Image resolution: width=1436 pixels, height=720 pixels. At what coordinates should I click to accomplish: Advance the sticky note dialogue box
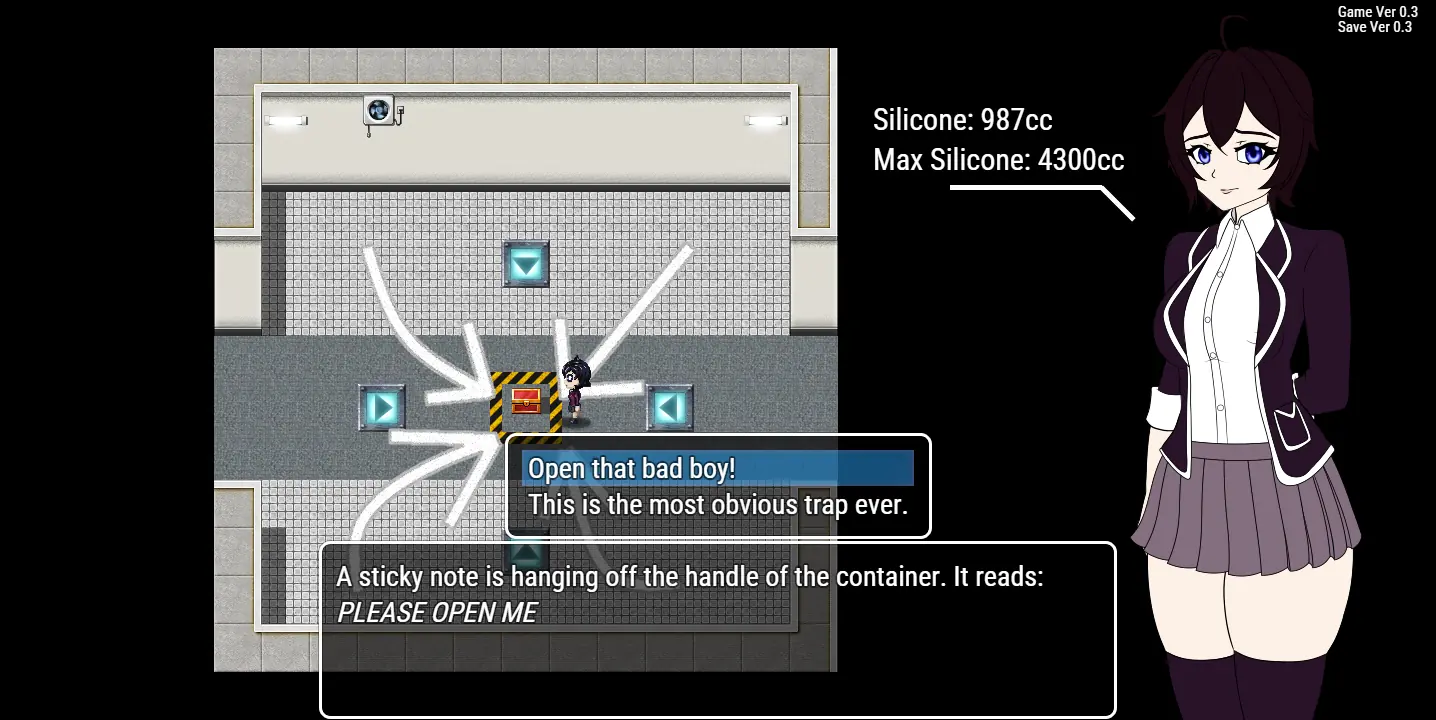coord(716,629)
